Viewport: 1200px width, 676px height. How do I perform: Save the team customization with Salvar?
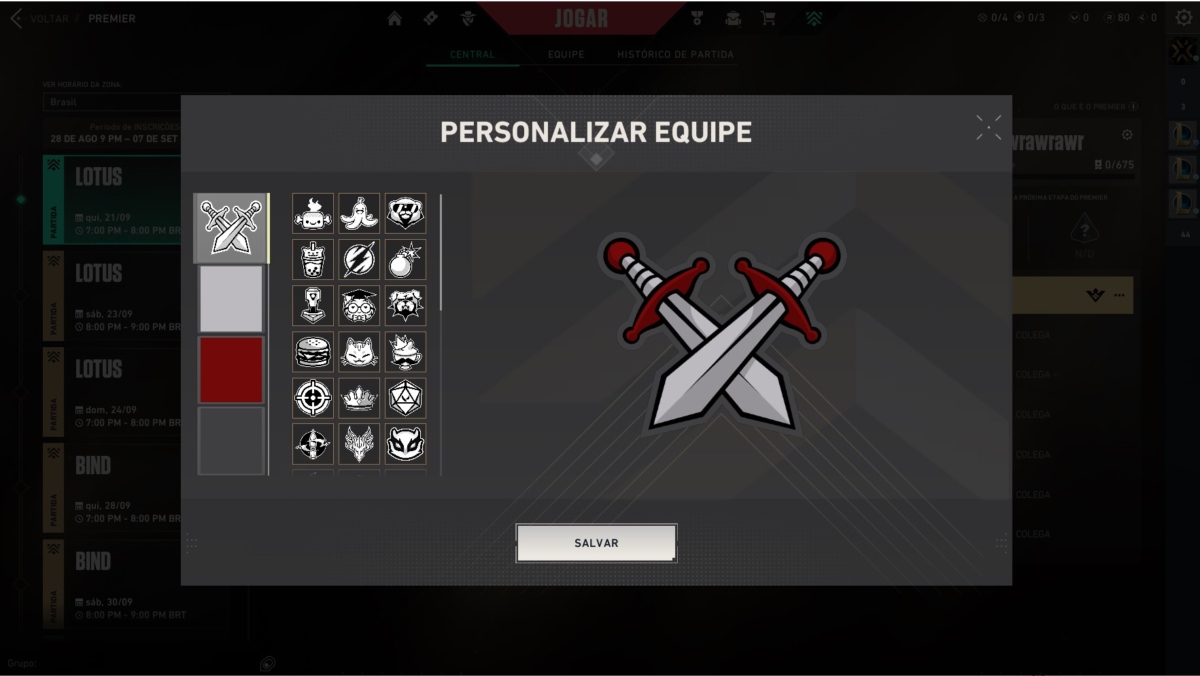[x=596, y=543]
